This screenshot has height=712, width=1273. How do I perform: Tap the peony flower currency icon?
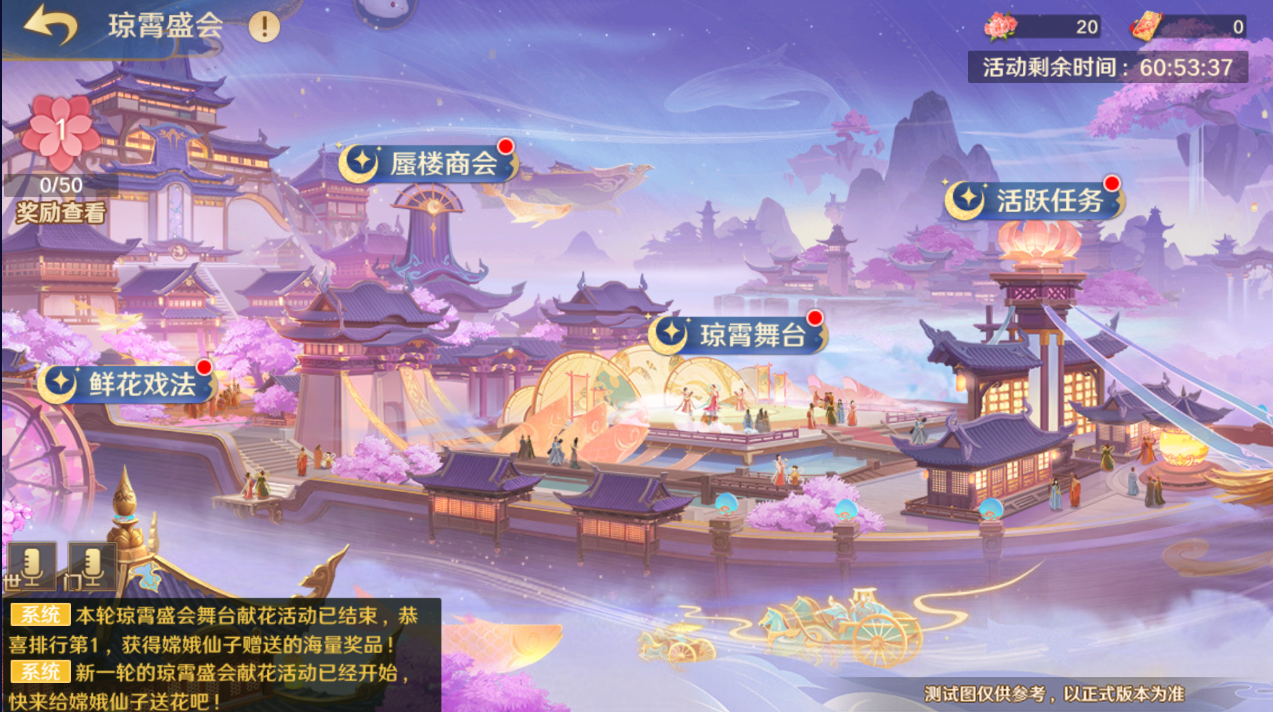[x=1000, y=27]
